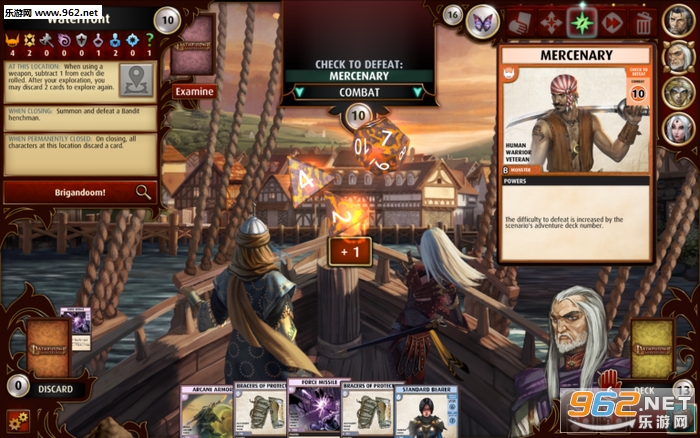Select the dark-haired character portrait
The height and width of the screenshot is (438, 700).
pos(677,21)
